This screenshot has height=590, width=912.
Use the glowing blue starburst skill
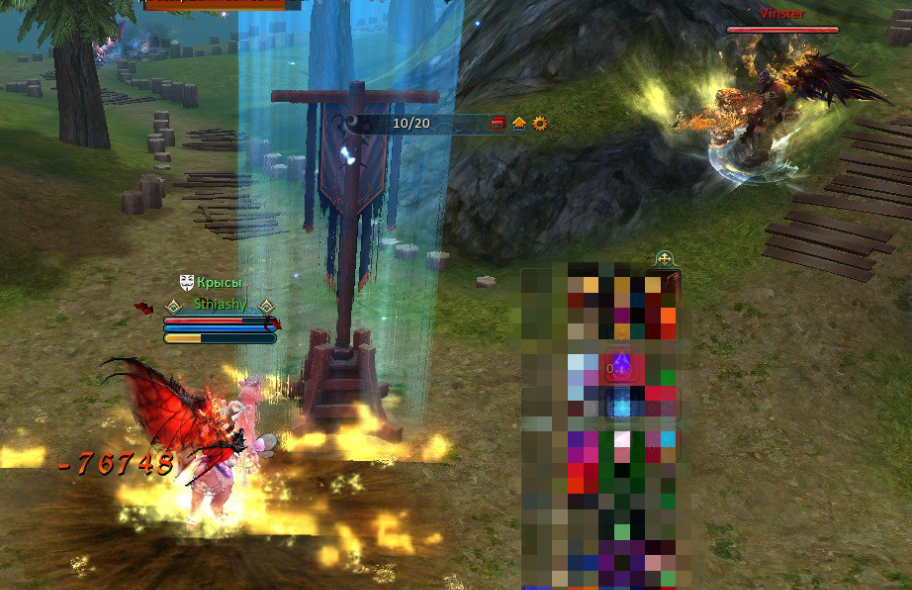coord(620,402)
